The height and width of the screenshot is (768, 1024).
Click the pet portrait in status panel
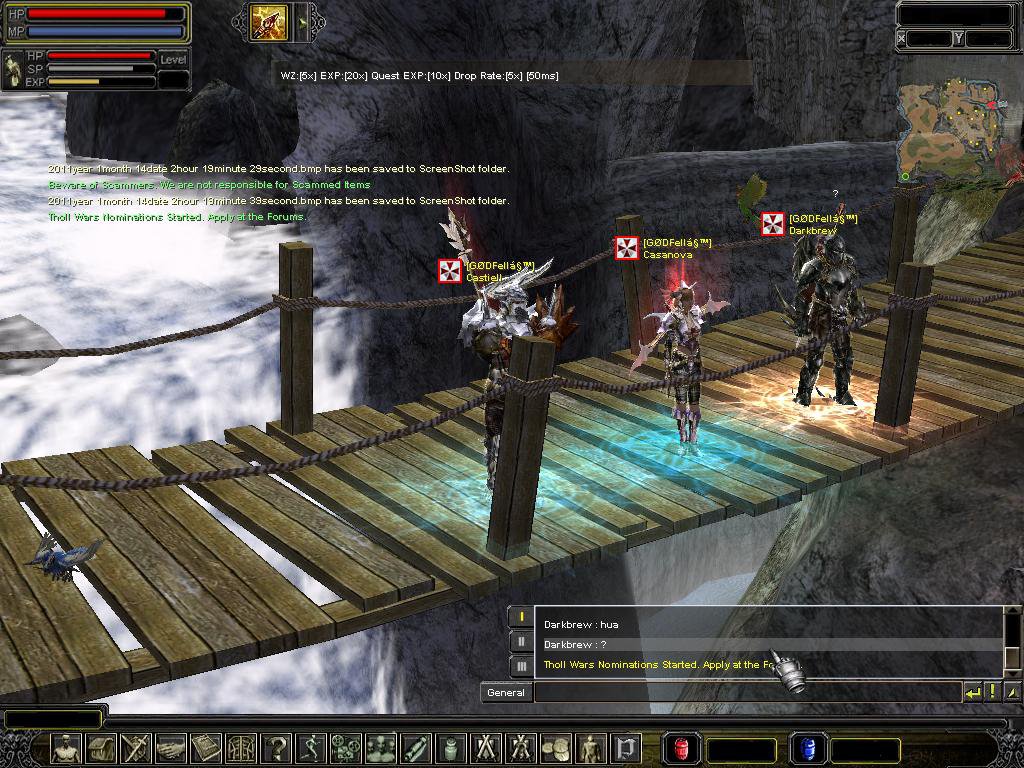tap(13, 70)
